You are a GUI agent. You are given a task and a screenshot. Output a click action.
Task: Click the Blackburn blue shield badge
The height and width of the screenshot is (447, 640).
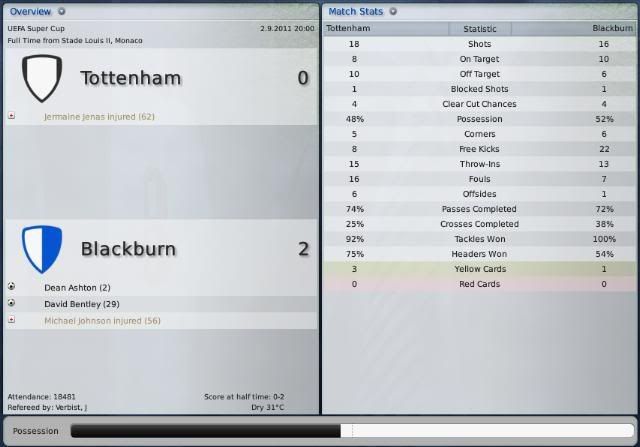(x=42, y=247)
